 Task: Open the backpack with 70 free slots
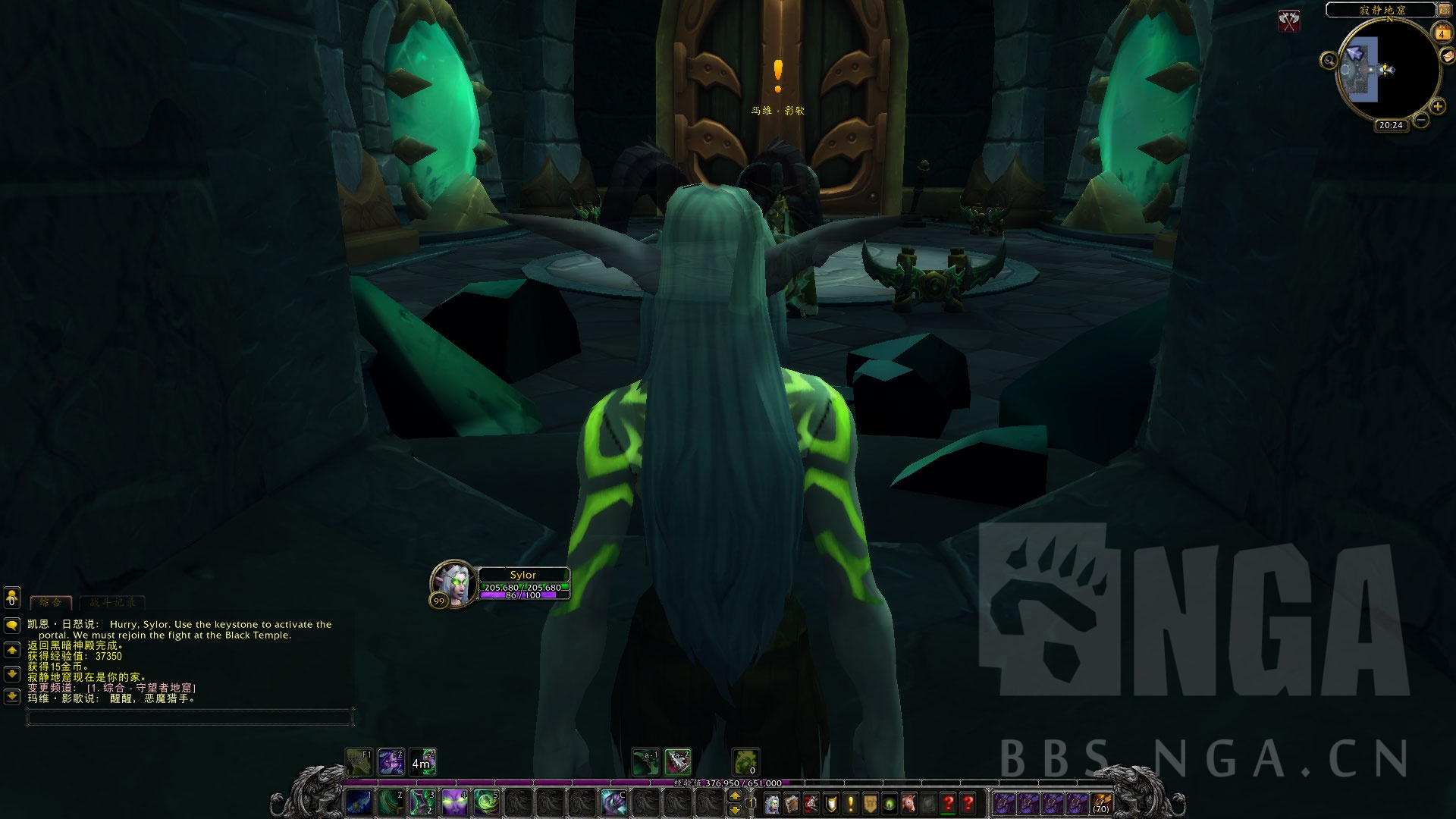tap(1101, 803)
